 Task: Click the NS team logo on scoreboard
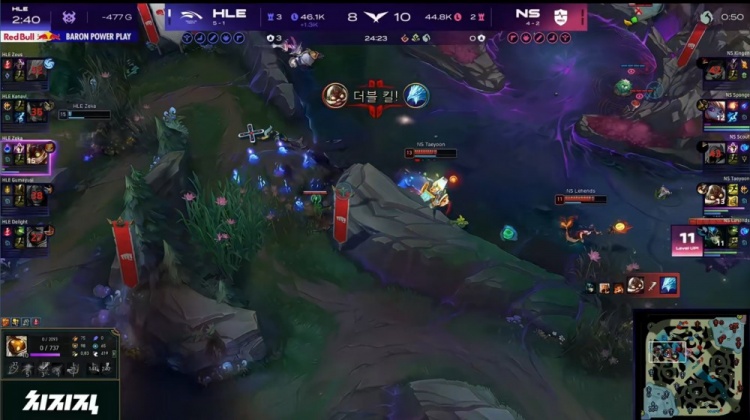pos(560,15)
